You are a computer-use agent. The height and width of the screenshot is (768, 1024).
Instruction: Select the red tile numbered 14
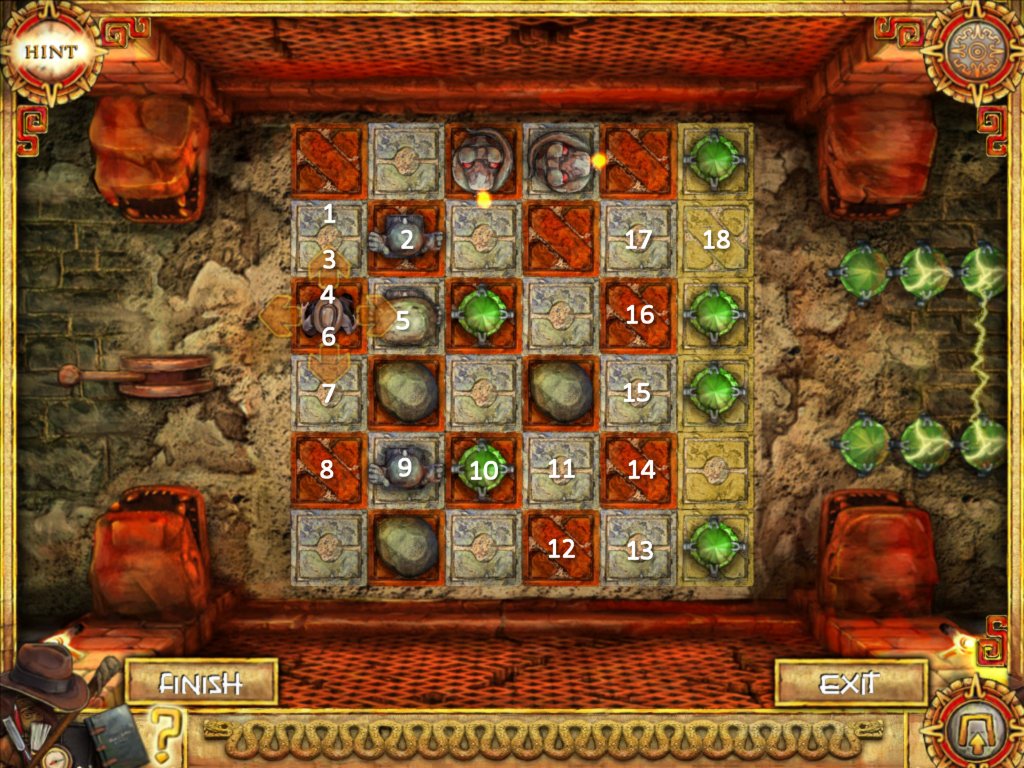(638, 470)
